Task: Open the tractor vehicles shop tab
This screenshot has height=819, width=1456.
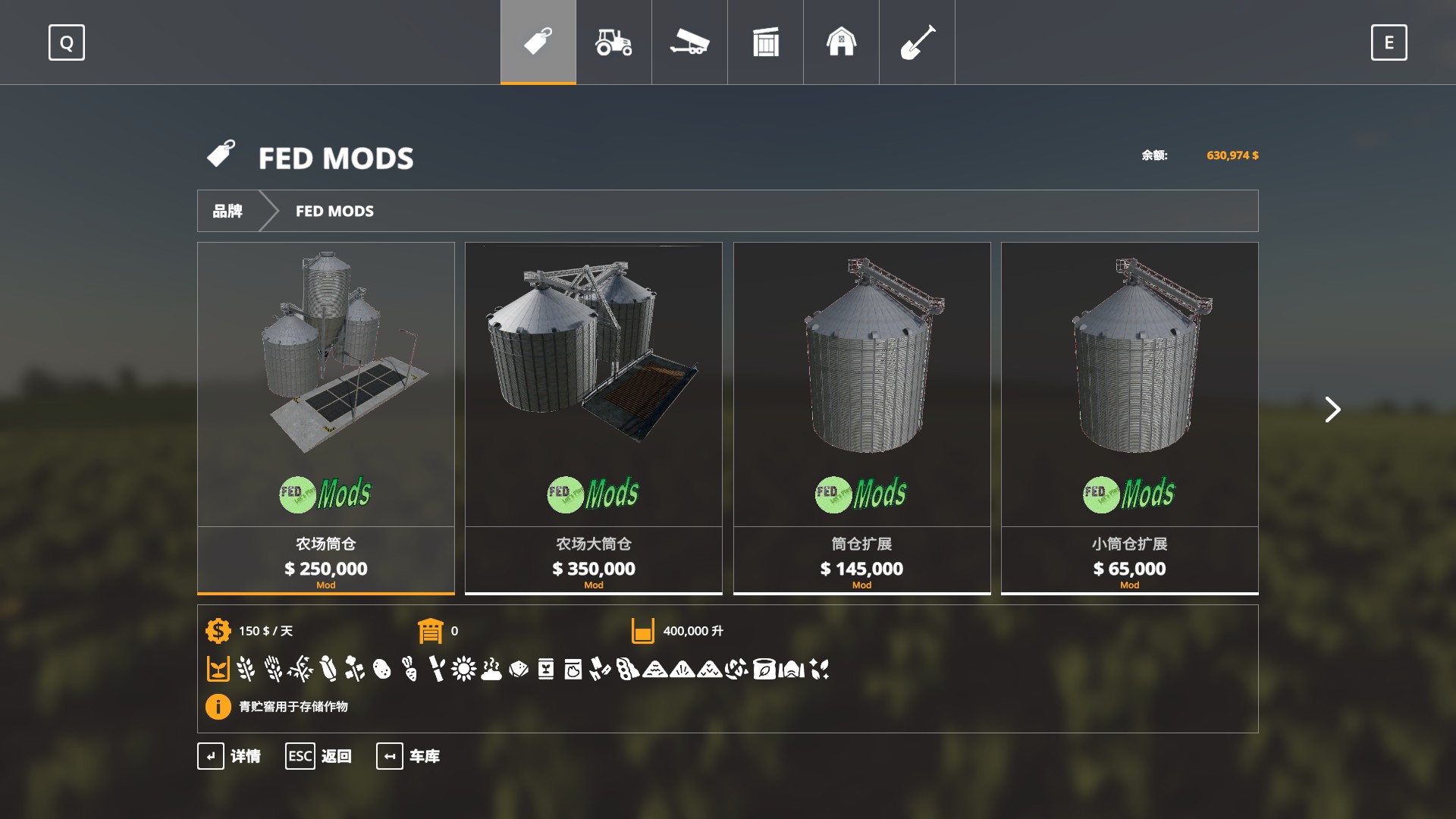Action: 613,43
